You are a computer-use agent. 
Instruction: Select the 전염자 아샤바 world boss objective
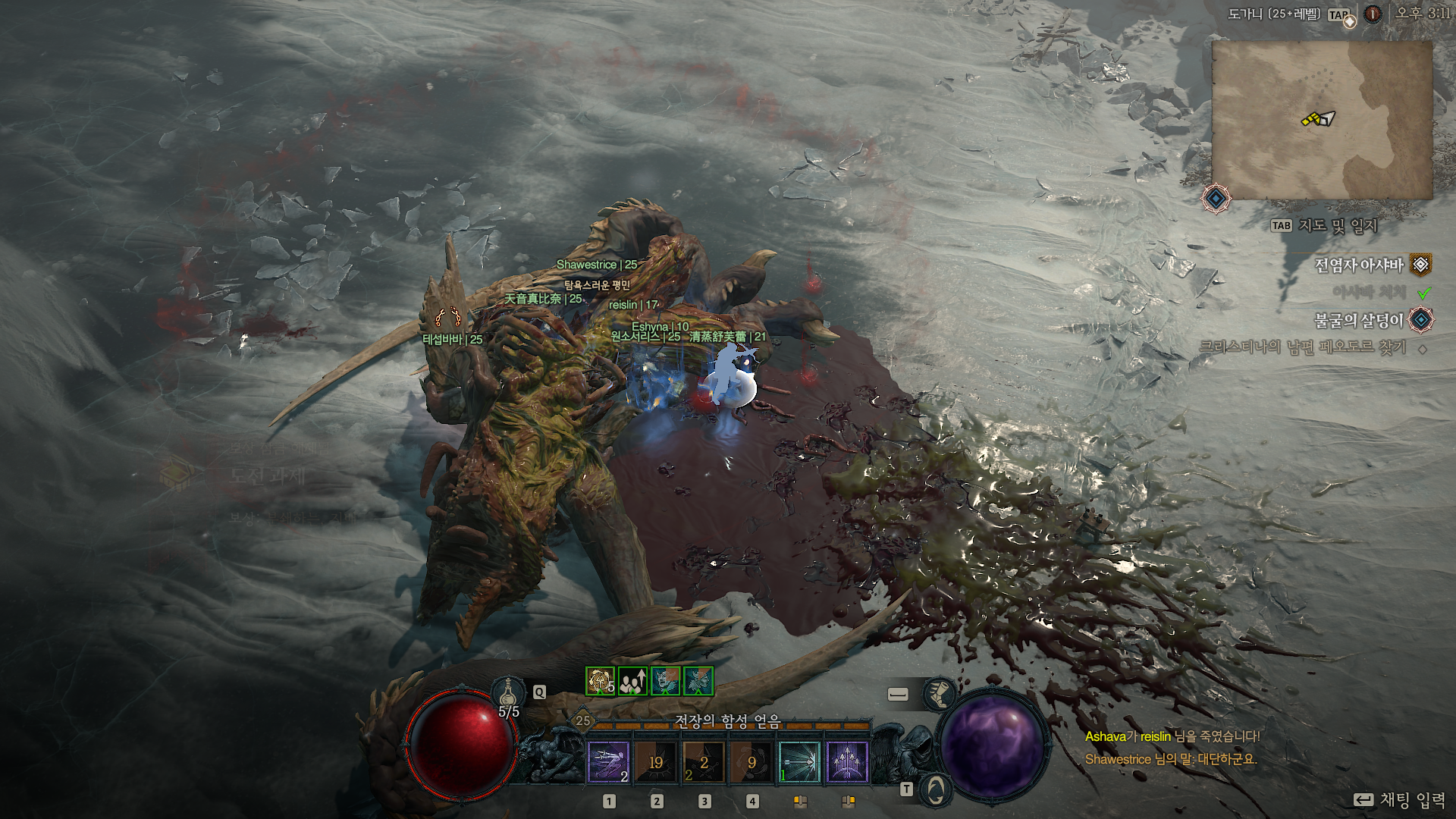[1359, 265]
